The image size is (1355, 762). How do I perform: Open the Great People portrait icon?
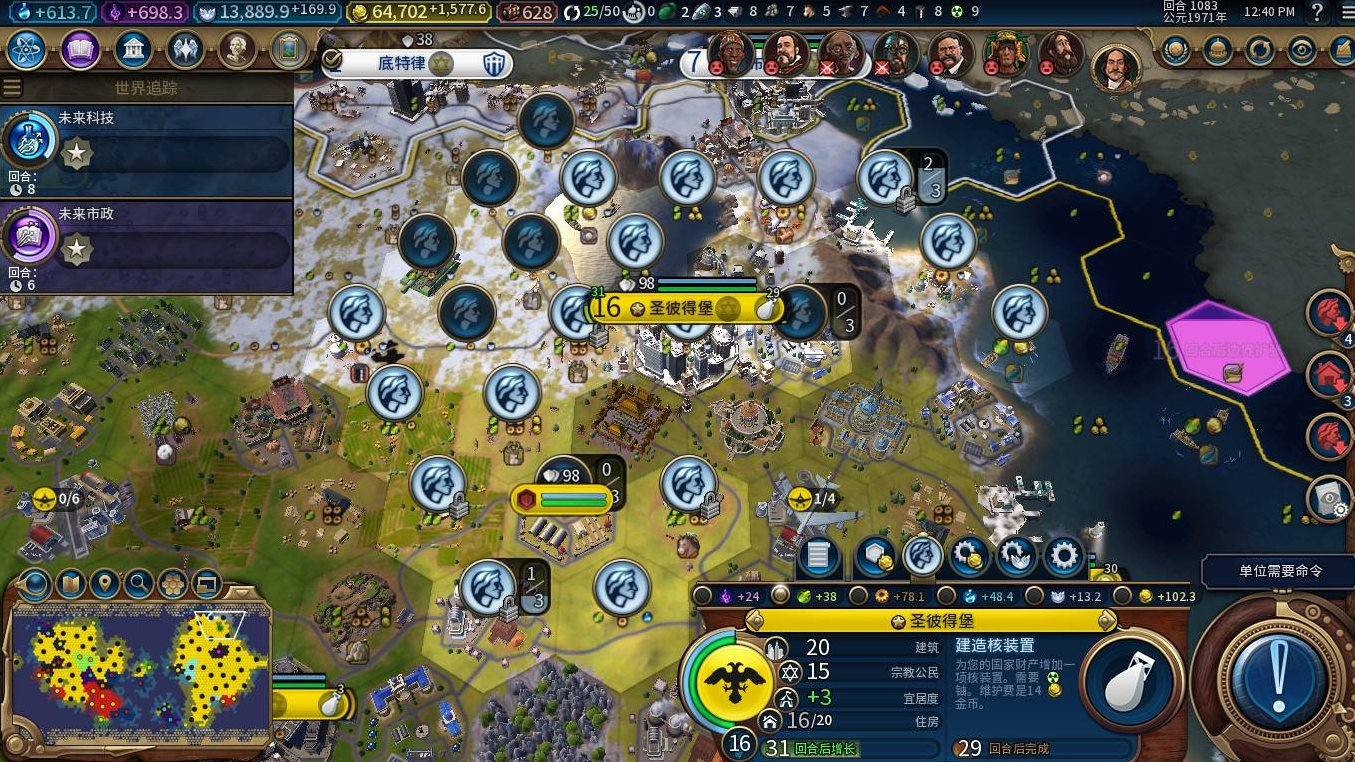tap(237, 49)
